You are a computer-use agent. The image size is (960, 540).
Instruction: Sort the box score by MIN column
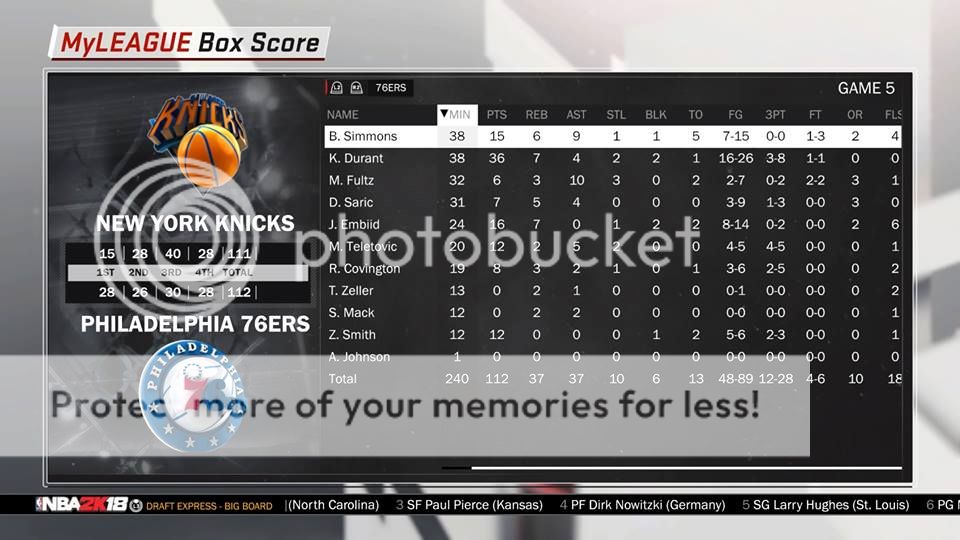pyautogui.click(x=458, y=115)
